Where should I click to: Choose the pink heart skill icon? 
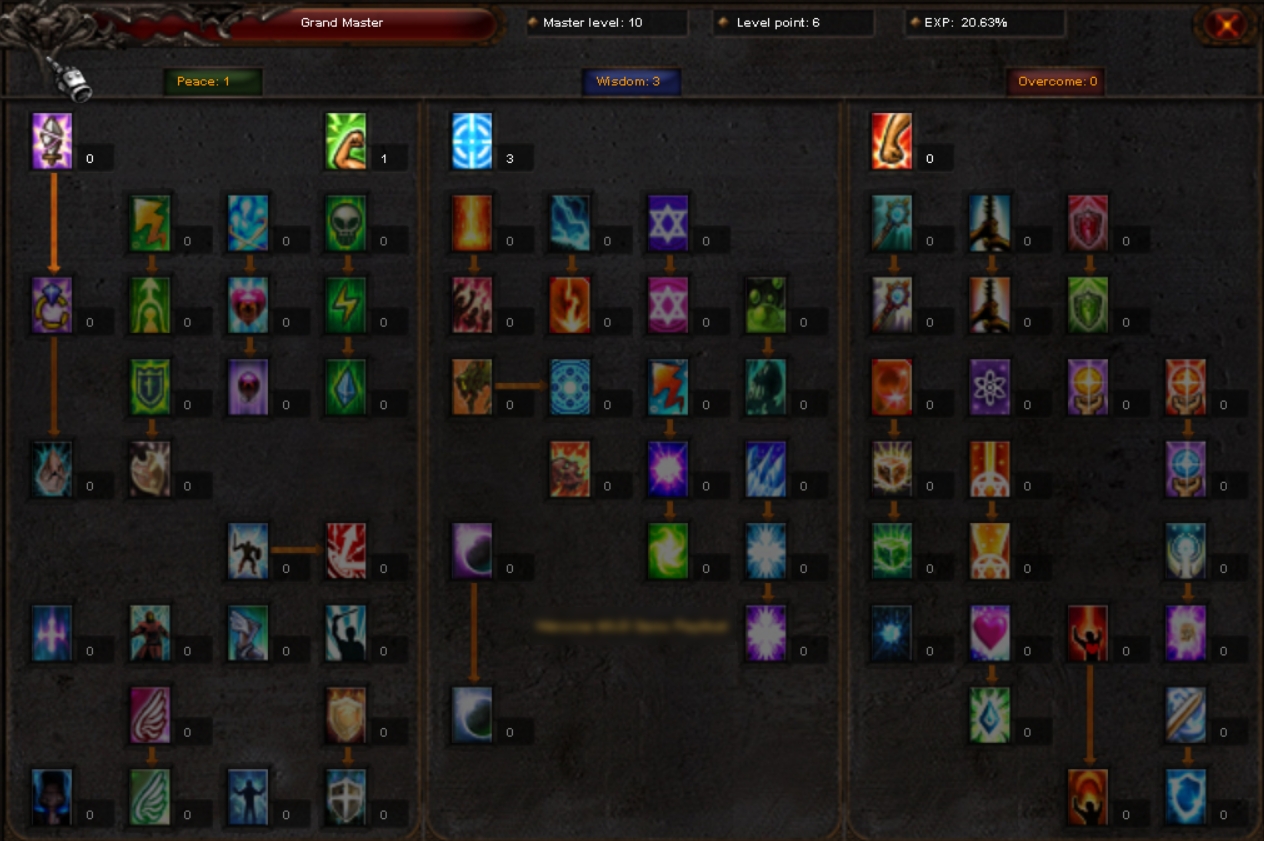tap(990, 633)
